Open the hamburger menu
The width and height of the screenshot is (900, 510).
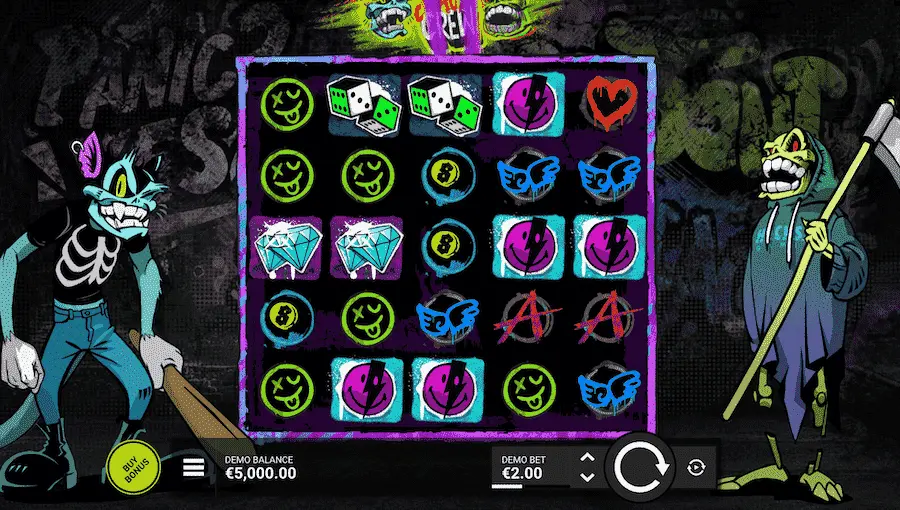[x=194, y=467]
